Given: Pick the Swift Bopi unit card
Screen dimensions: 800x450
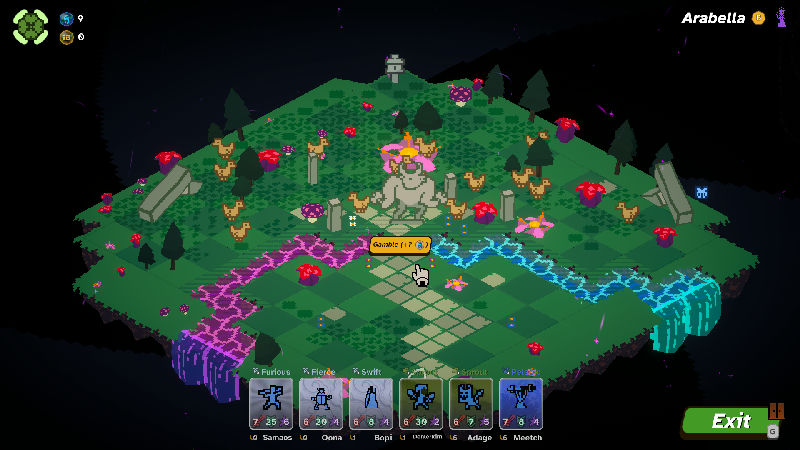Looking at the screenshot, I should (370, 404).
